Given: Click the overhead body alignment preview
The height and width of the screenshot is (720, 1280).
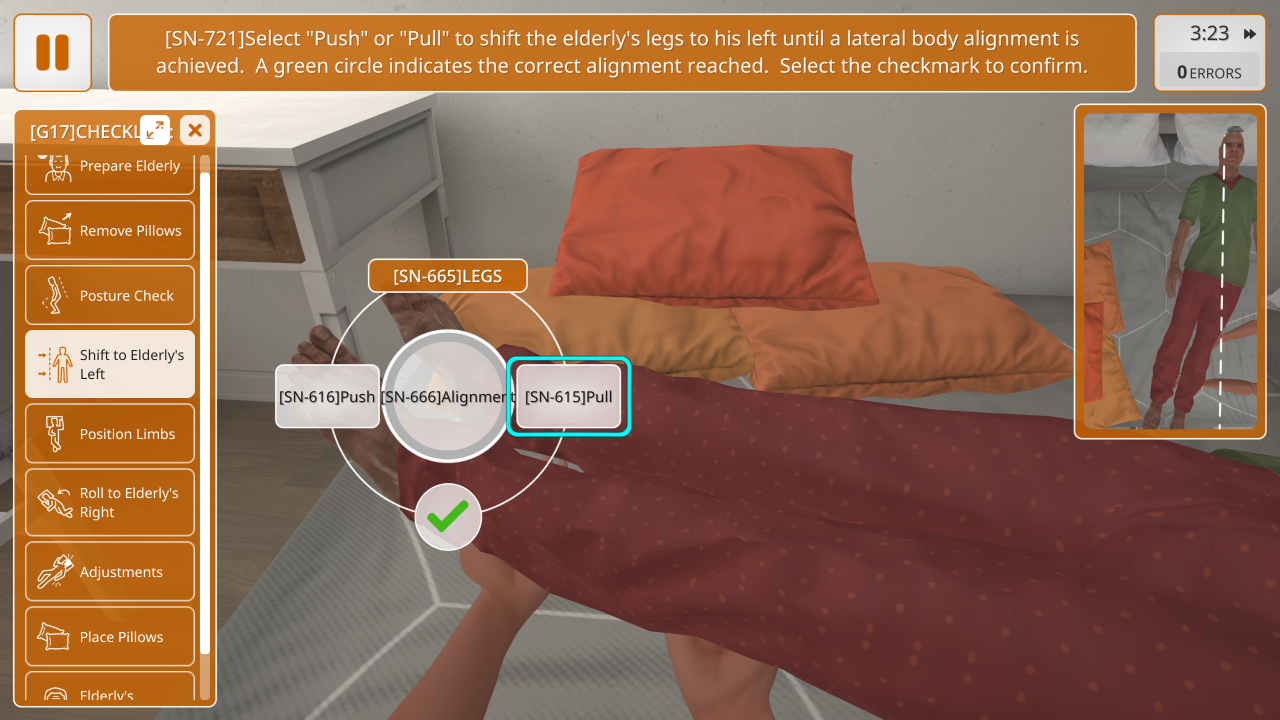Looking at the screenshot, I should coord(1170,271).
